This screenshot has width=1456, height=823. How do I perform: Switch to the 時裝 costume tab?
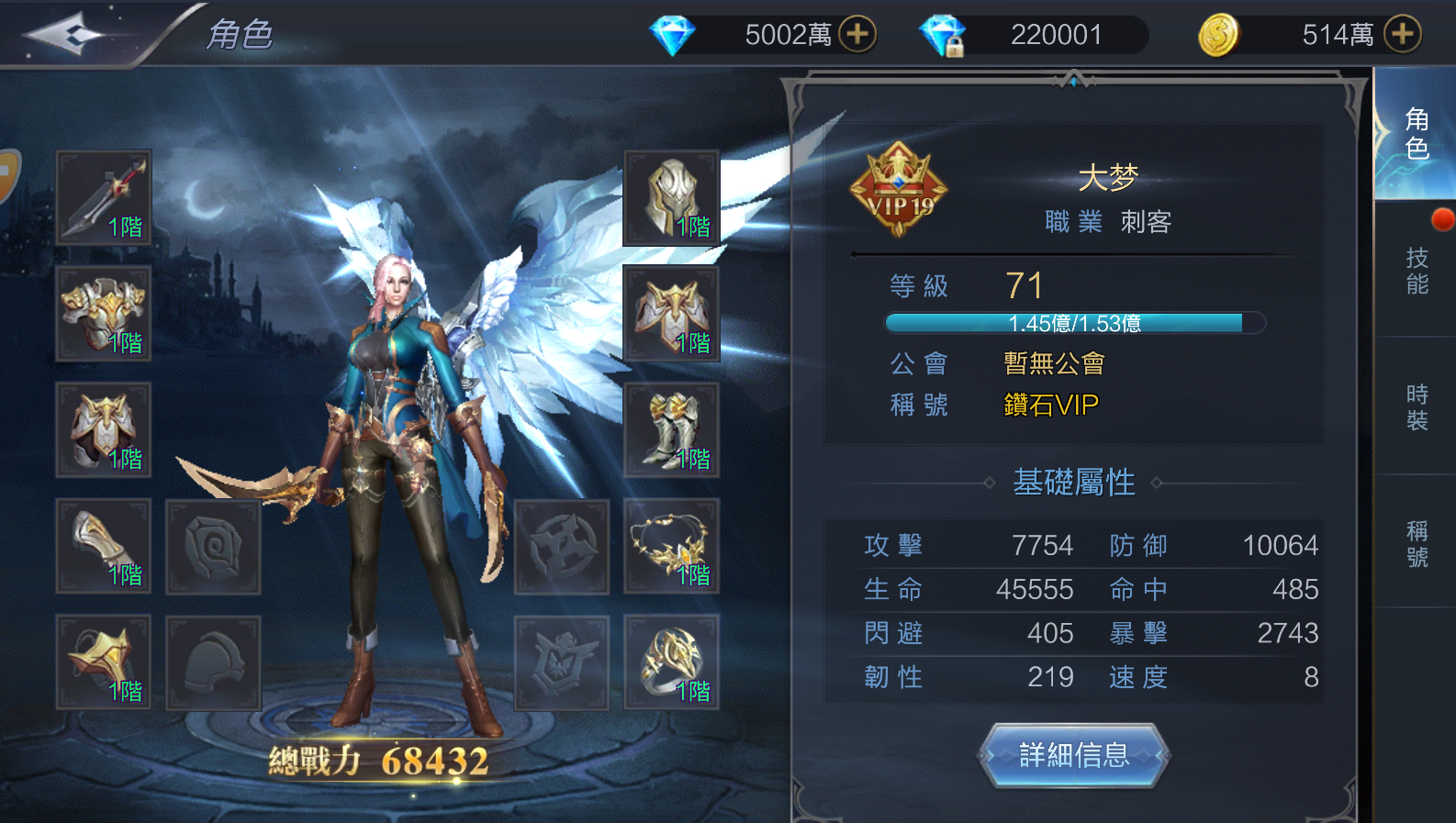tap(1417, 407)
